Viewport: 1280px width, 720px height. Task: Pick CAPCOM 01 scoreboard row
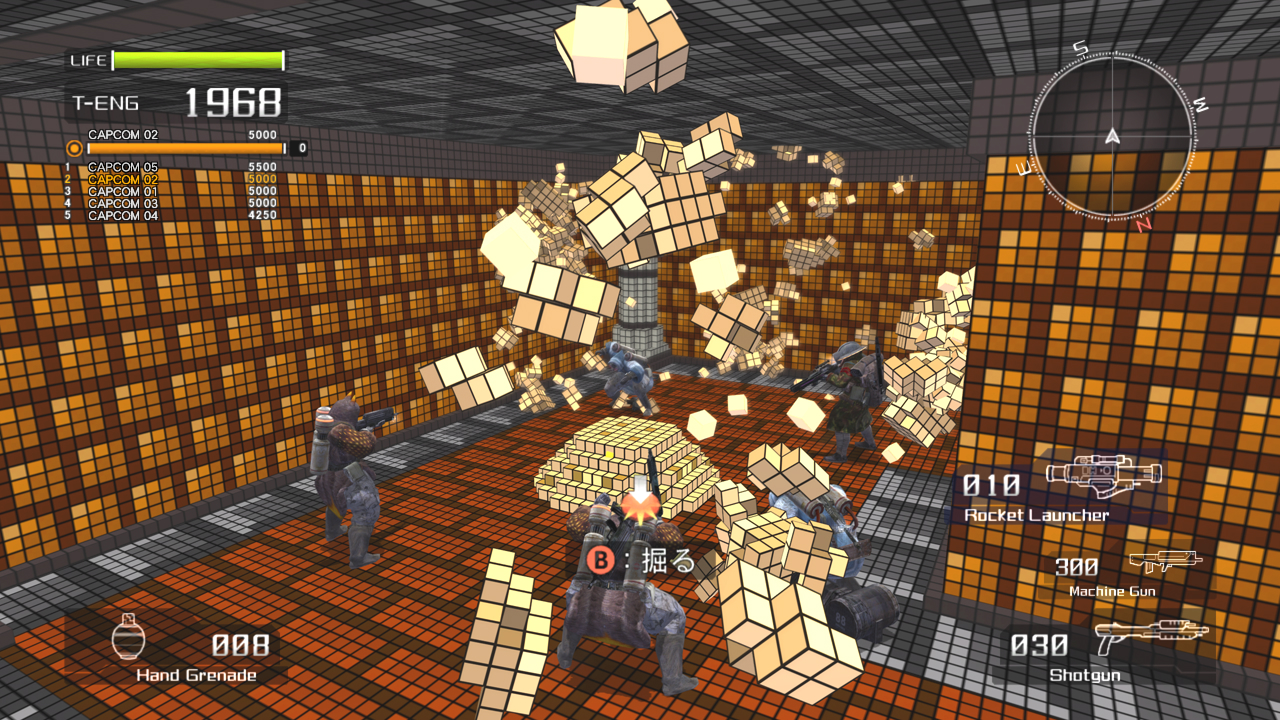click(x=170, y=192)
